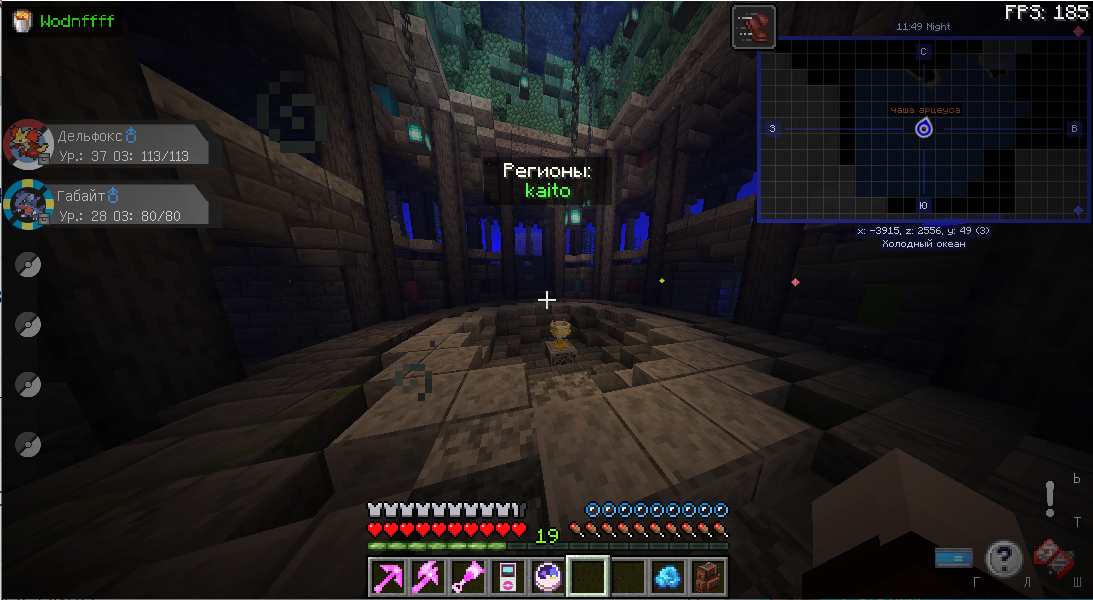Click the red and grey device icon
Image resolution: width=1093 pixels, height=600 pixels.
pyautogui.click(x=1052, y=557)
